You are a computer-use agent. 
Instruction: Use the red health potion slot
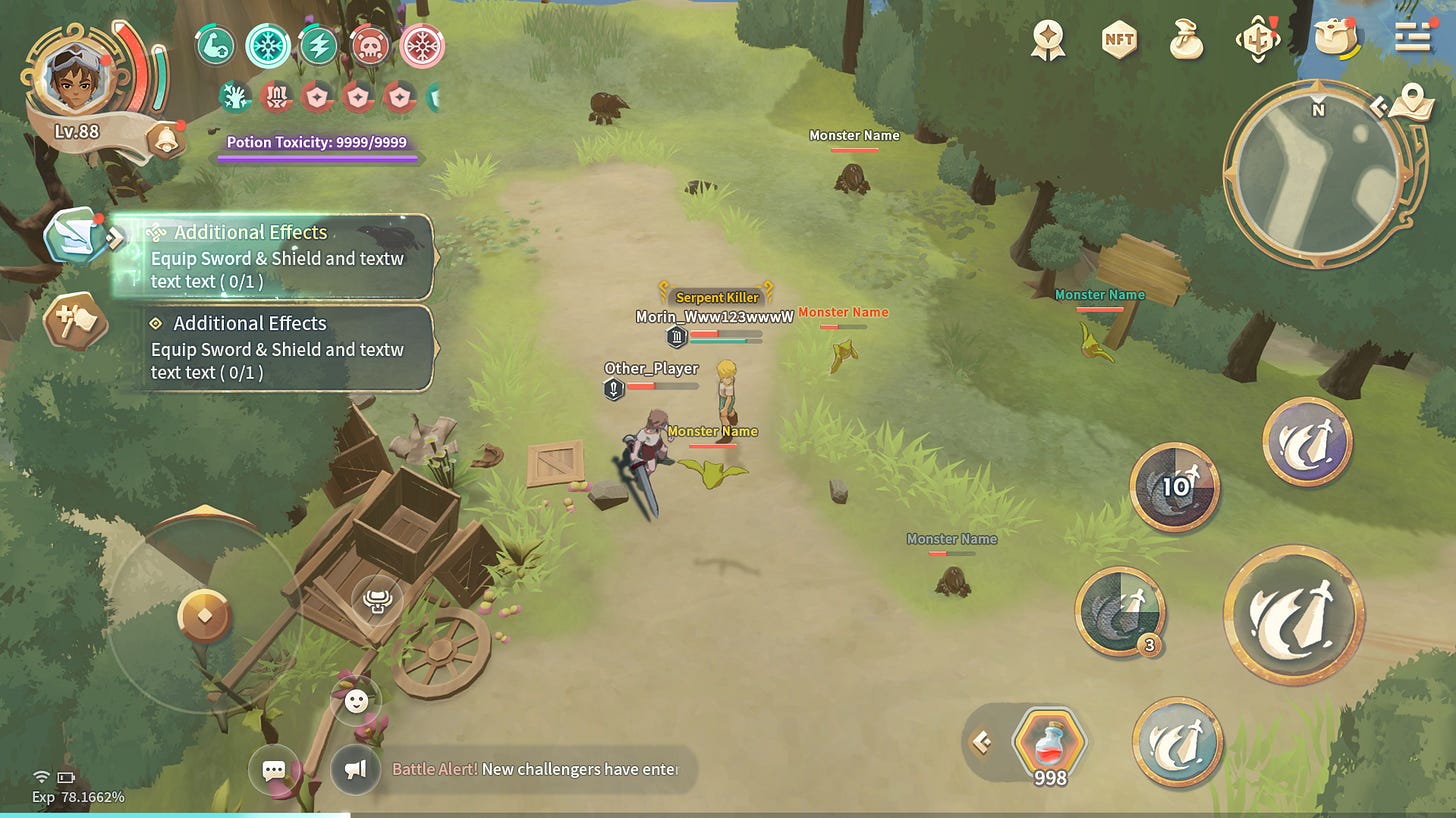pos(1049,742)
